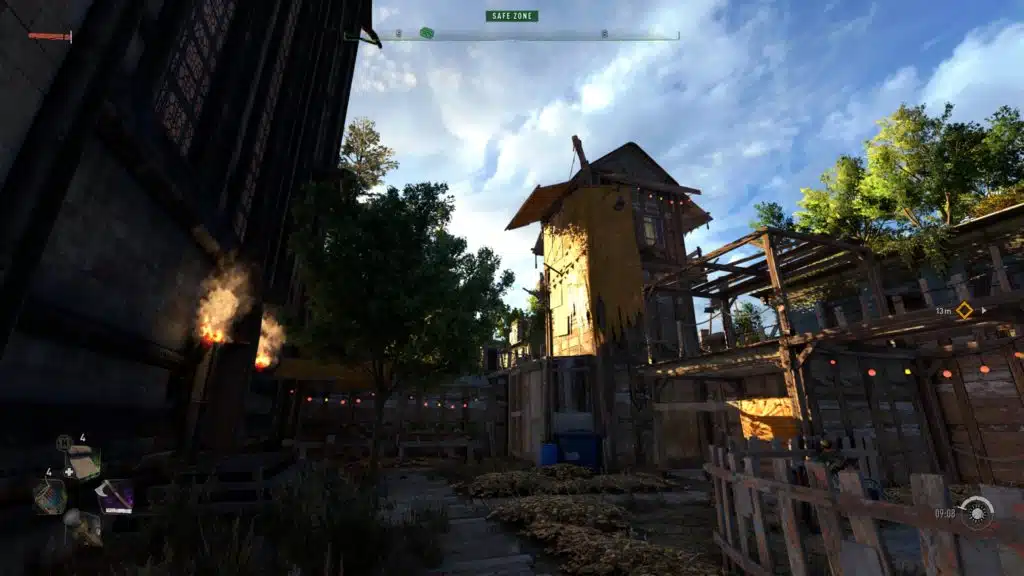Click the green marker on the compass
This screenshot has height=576, width=1024.
427,33
